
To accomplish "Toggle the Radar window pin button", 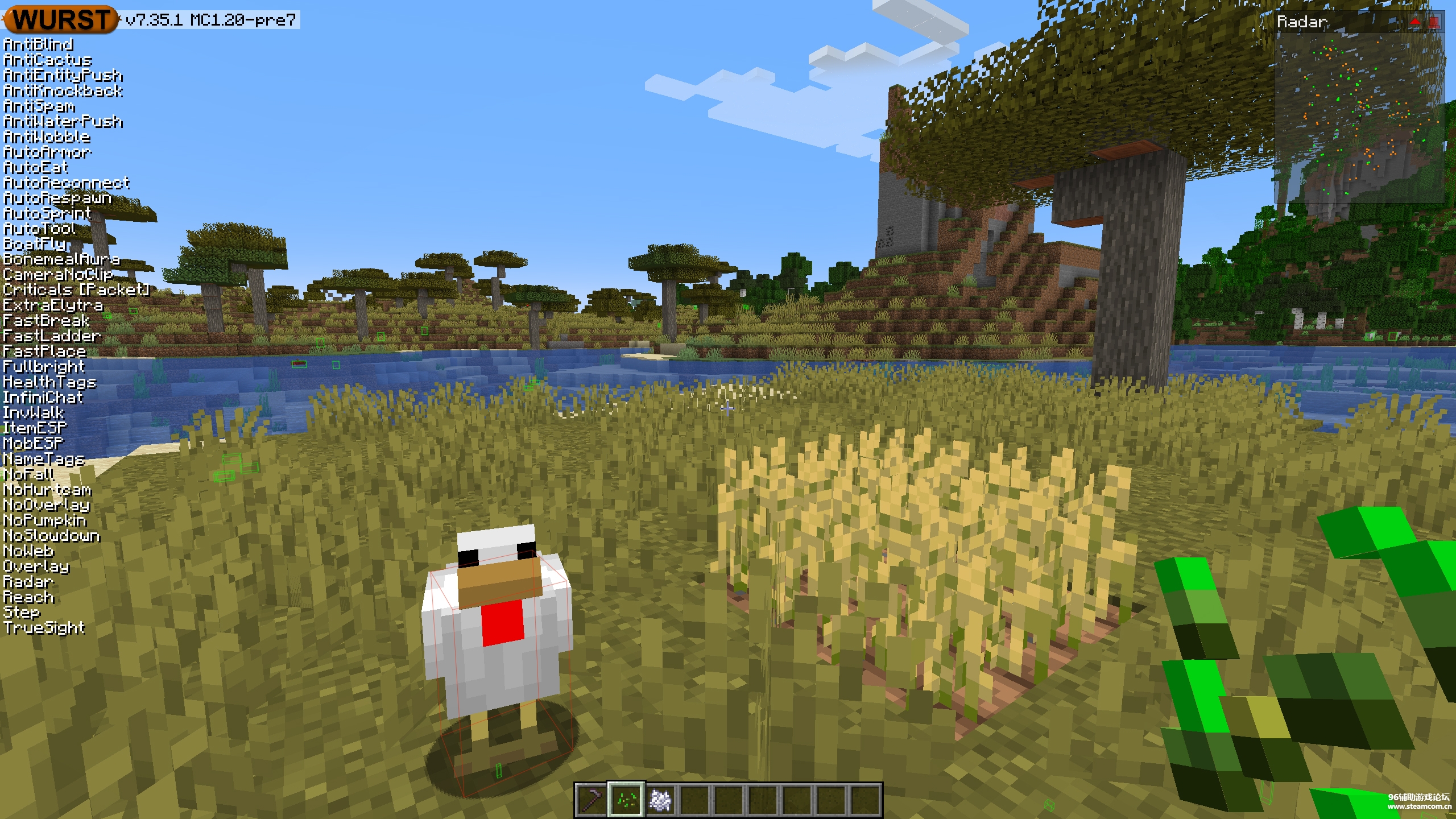I will 1434,22.
